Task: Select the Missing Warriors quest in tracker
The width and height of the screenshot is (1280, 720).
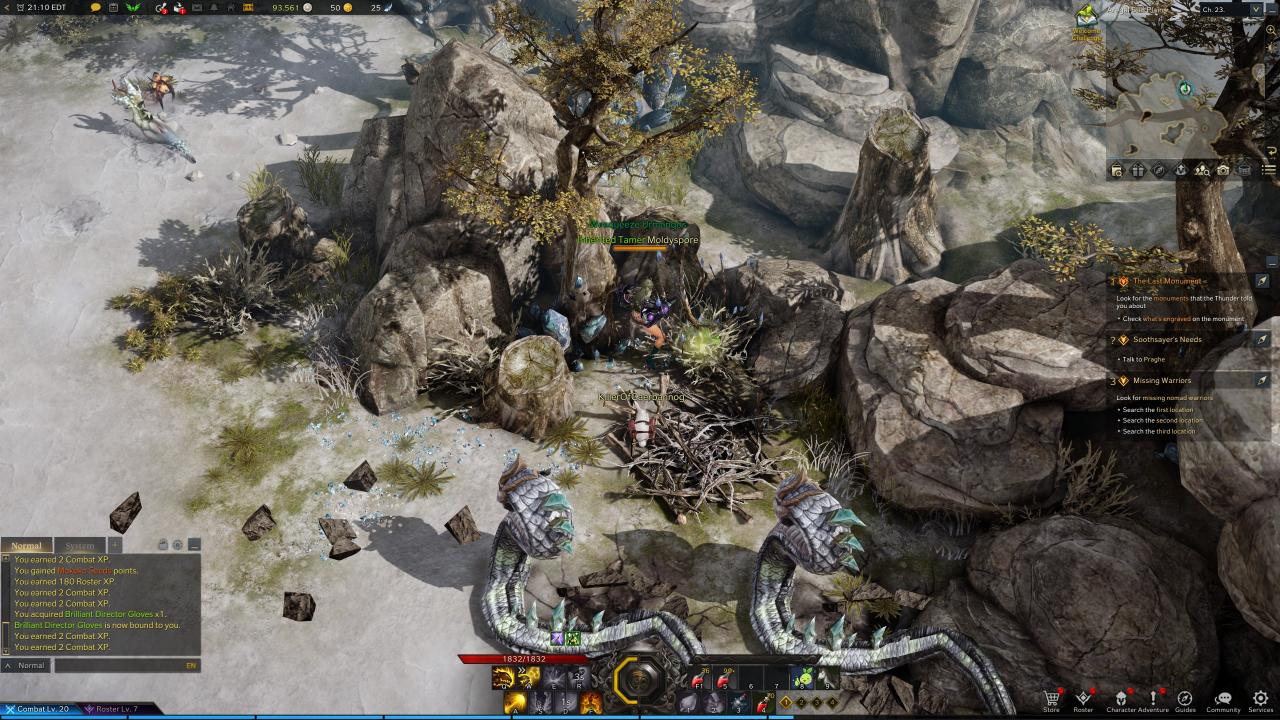Action: coord(1161,380)
